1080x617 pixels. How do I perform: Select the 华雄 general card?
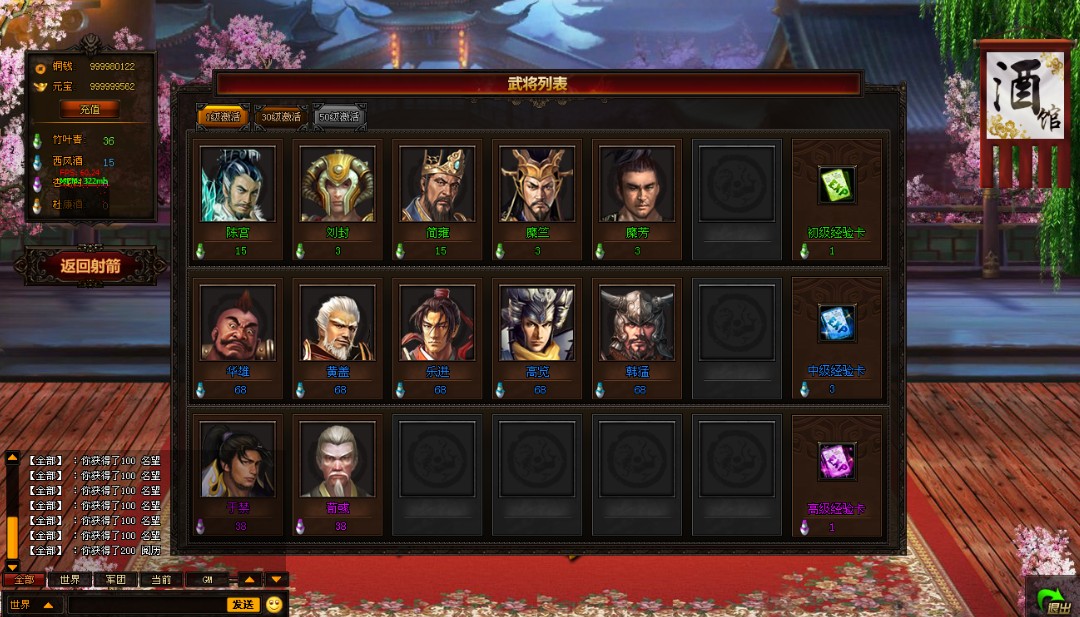pos(237,323)
